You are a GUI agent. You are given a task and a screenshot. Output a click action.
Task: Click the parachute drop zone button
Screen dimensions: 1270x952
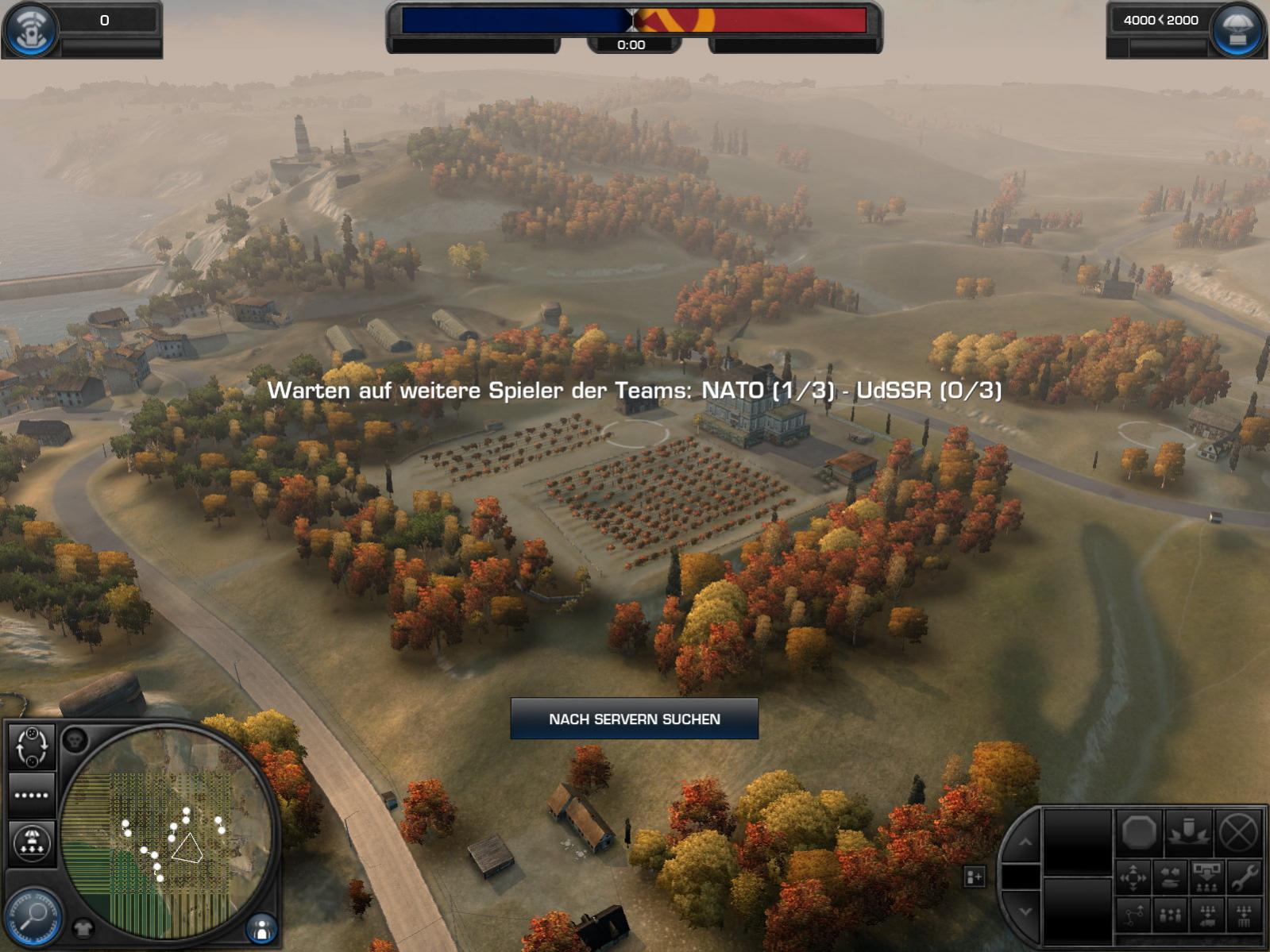click(32, 842)
